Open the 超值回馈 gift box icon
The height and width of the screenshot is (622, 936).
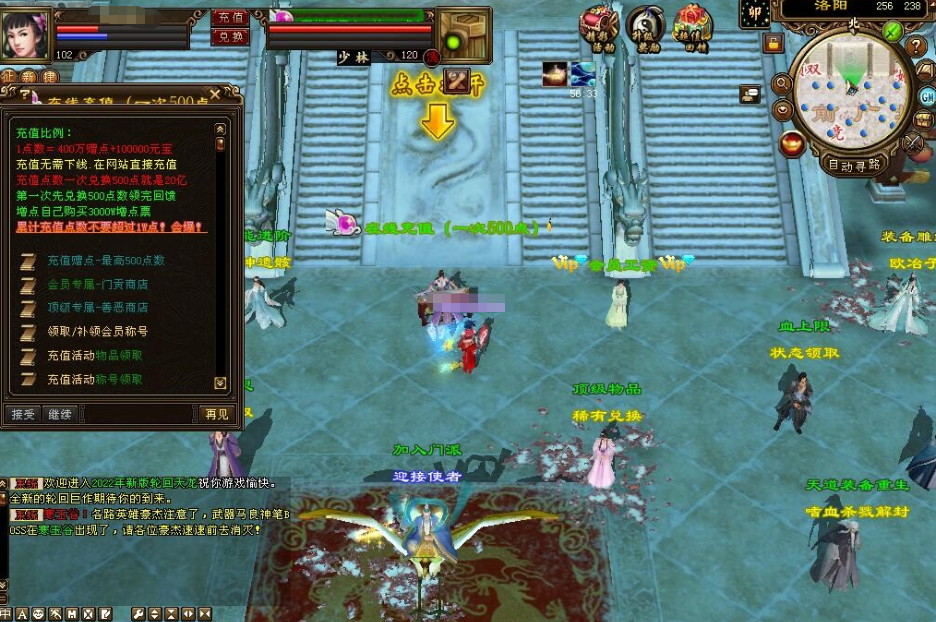point(692,26)
